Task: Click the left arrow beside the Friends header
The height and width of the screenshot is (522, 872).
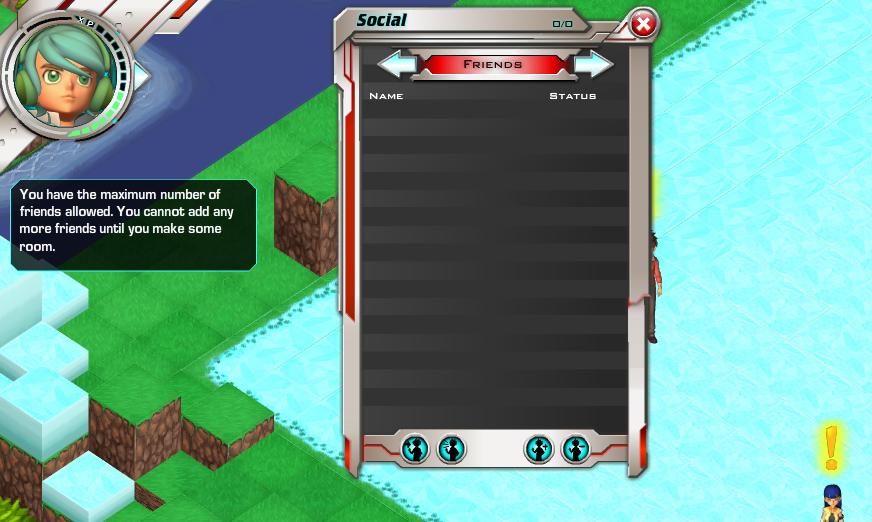Action: (x=397, y=64)
